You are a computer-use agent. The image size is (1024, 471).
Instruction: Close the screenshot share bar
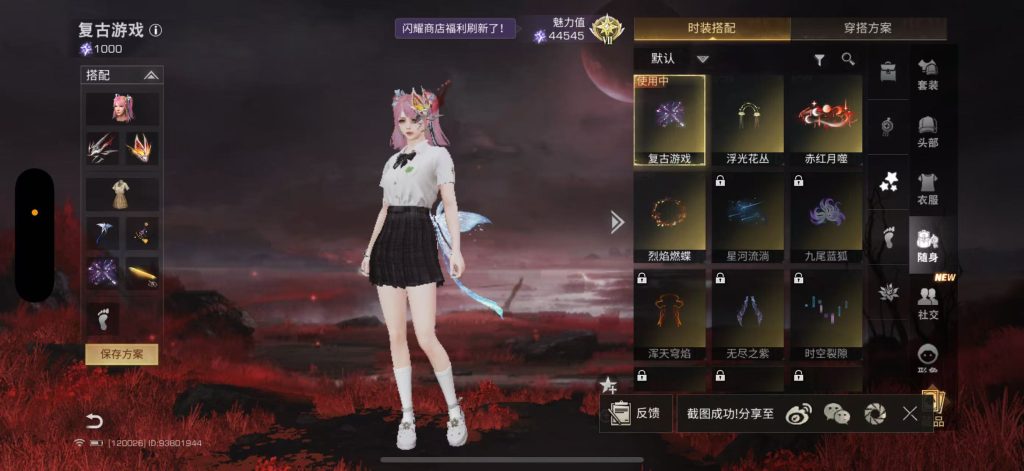click(909, 413)
